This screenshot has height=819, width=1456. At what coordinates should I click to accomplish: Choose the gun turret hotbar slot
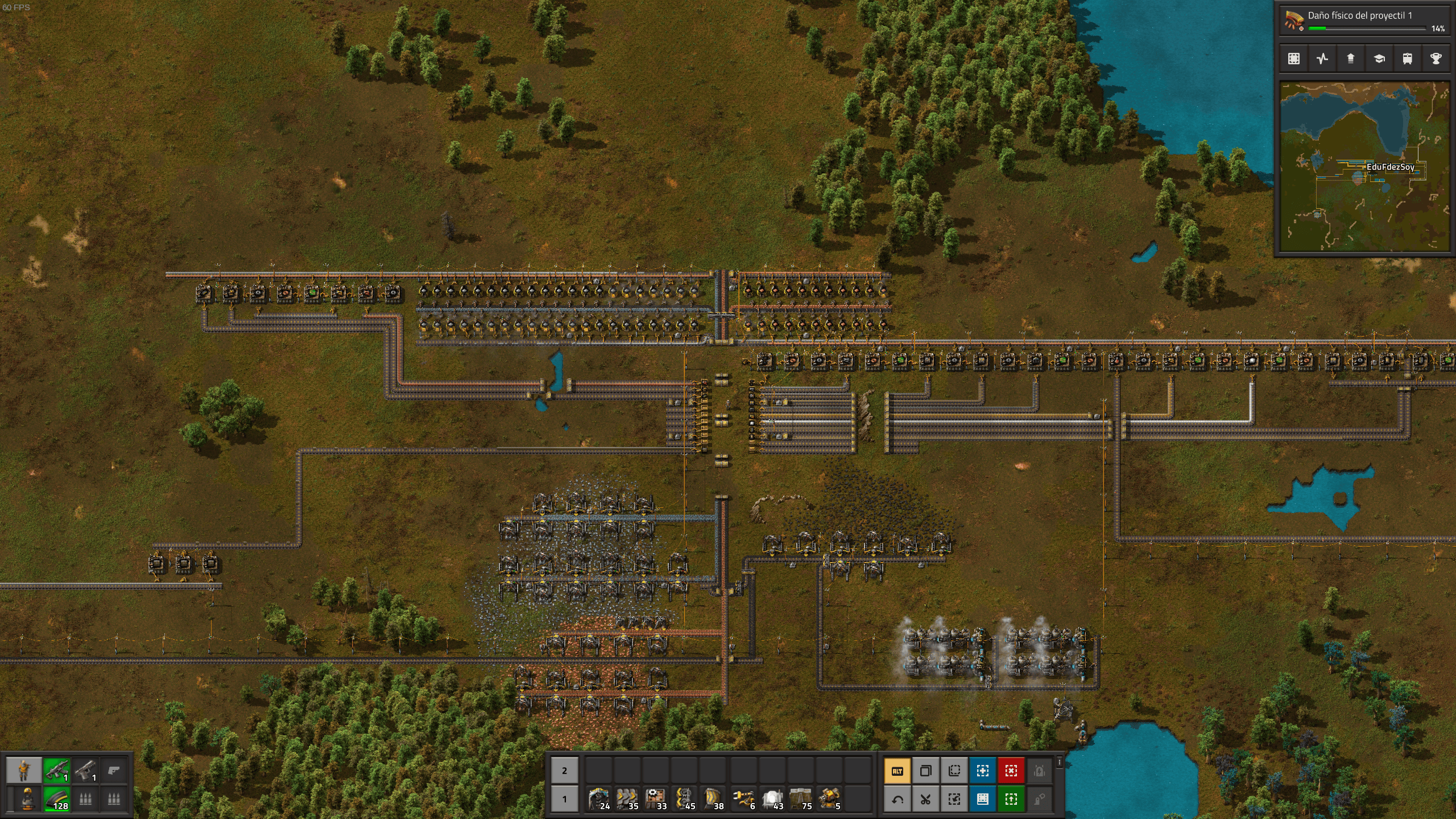(x=829, y=799)
